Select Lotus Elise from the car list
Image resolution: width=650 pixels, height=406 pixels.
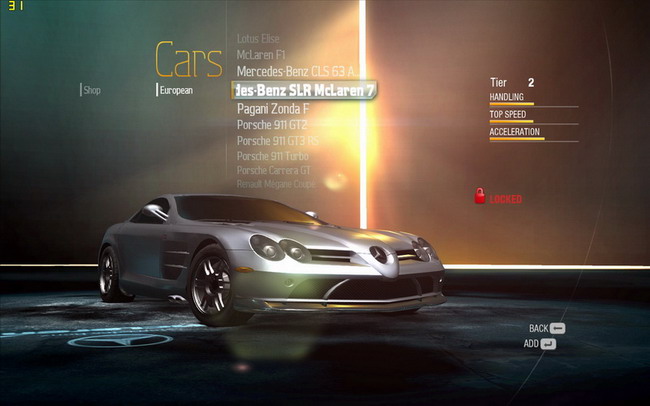(x=259, y=38)
